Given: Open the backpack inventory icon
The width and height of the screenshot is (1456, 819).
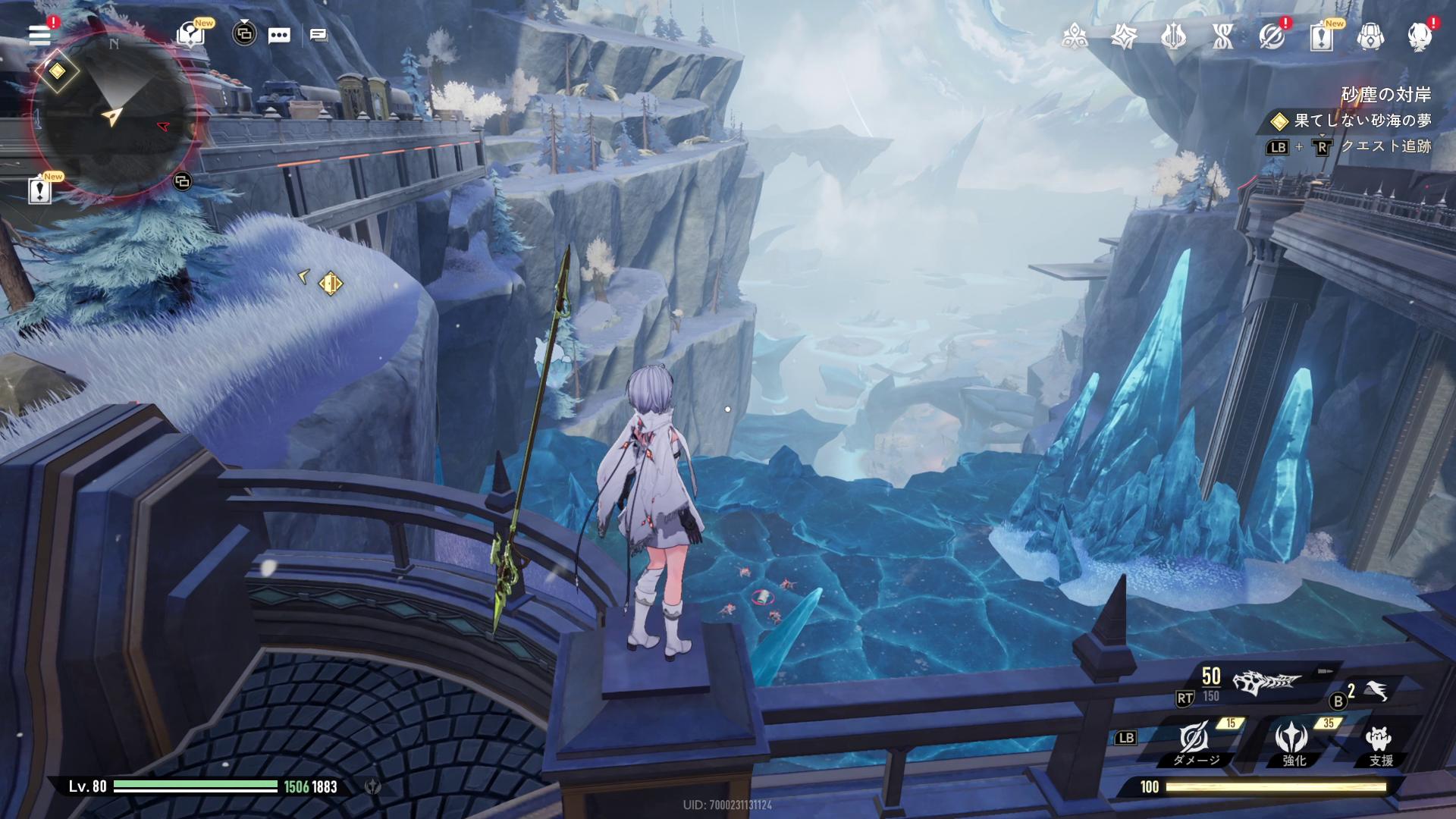Looking at the screenshot, I should (1370, 36).
